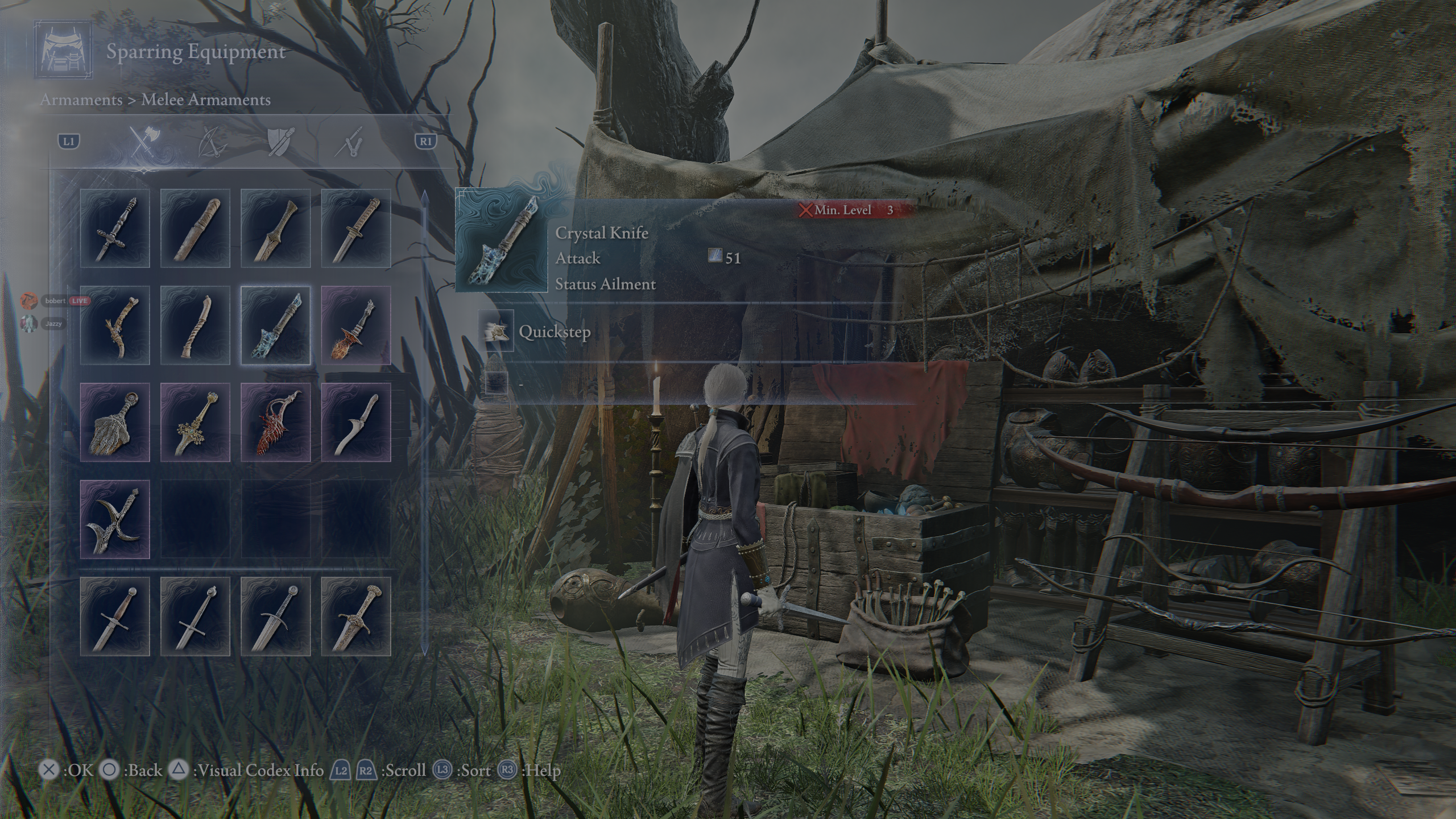
Task: Click the weapon grid's vertical scrollbar
Action: (423, 421)
